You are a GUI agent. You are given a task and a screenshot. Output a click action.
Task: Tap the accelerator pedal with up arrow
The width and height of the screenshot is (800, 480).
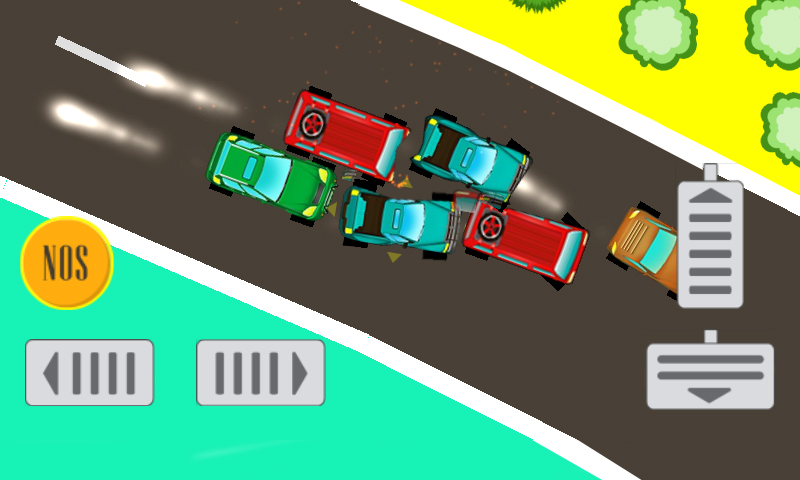[710, 243]
